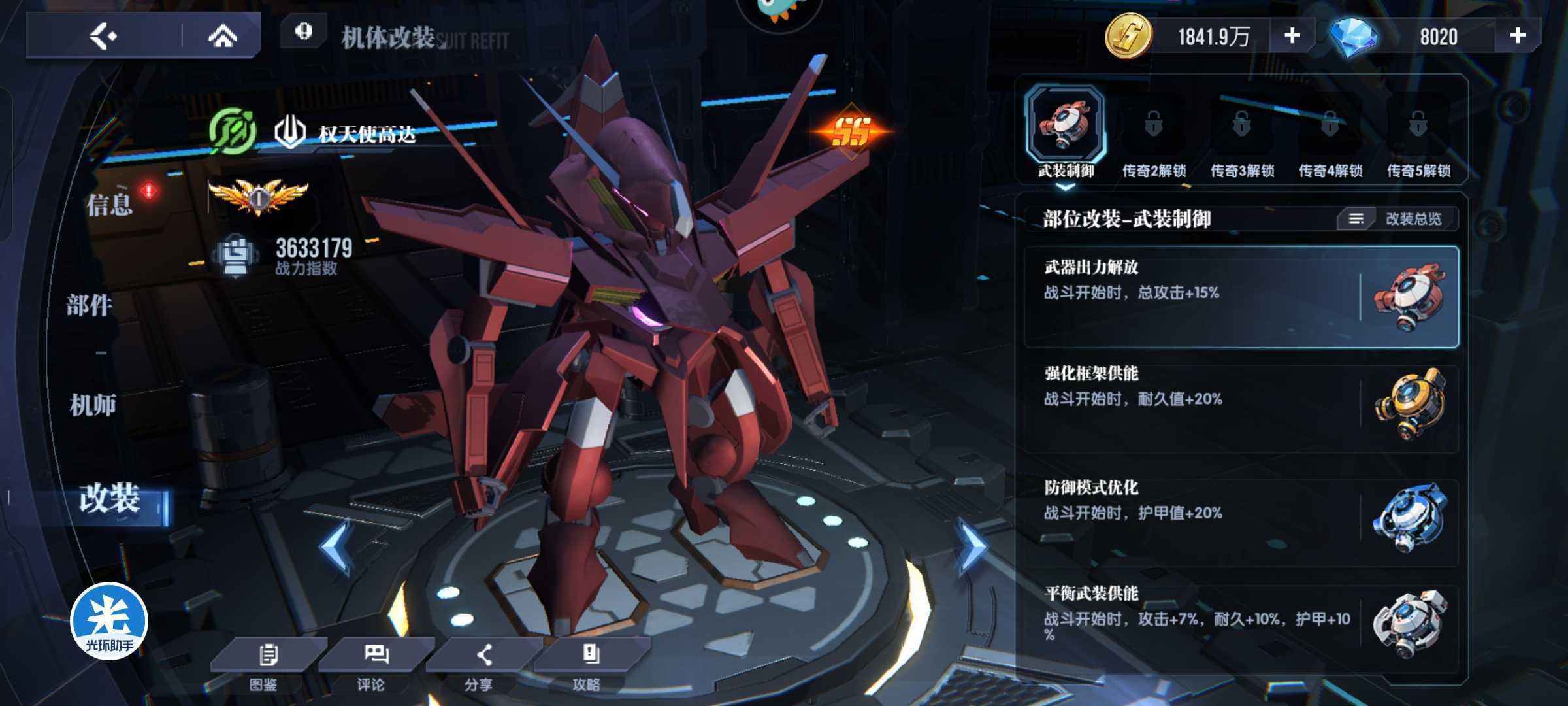The height and width of the screenshot is (706, 1568).
Task: Switch to the 机师 pilot tab
Action: (93, 405)
